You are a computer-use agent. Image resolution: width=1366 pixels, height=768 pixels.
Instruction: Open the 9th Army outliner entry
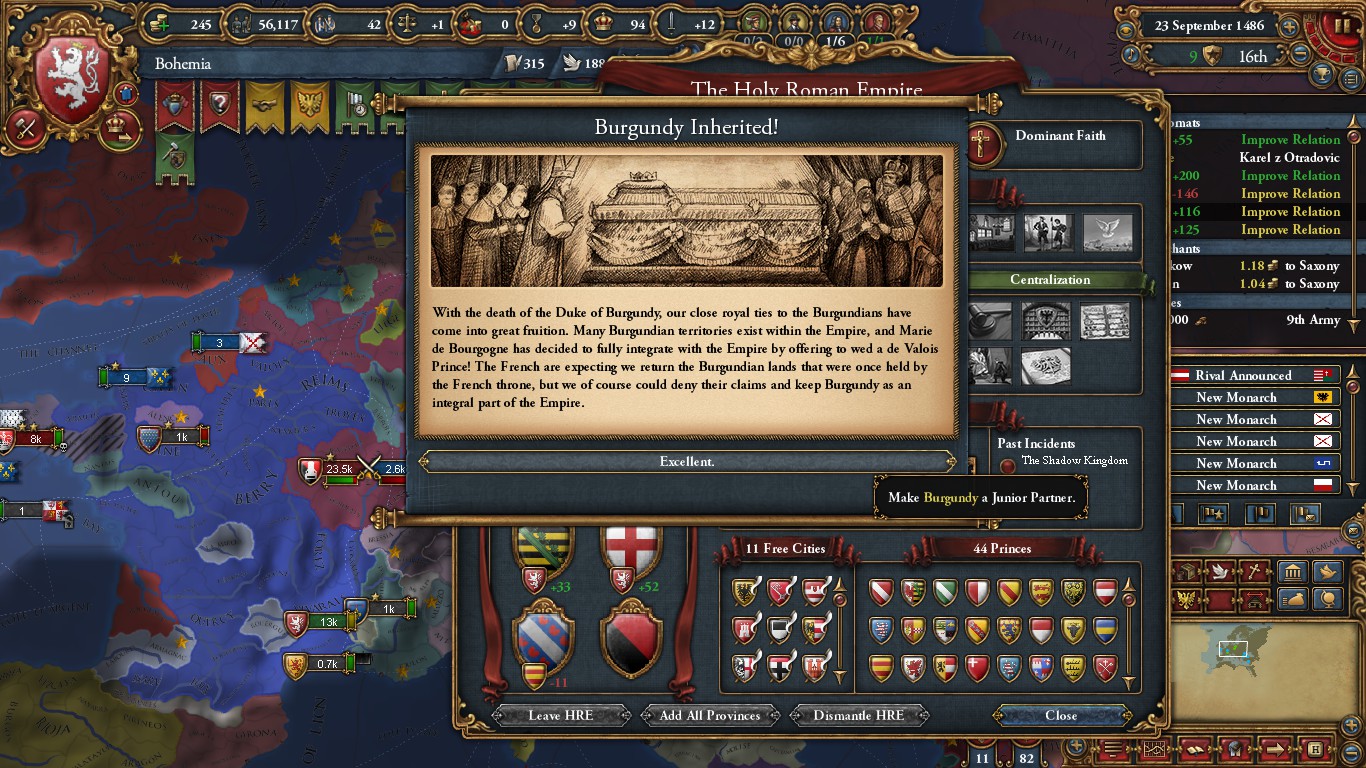(x=1312, y=320)
